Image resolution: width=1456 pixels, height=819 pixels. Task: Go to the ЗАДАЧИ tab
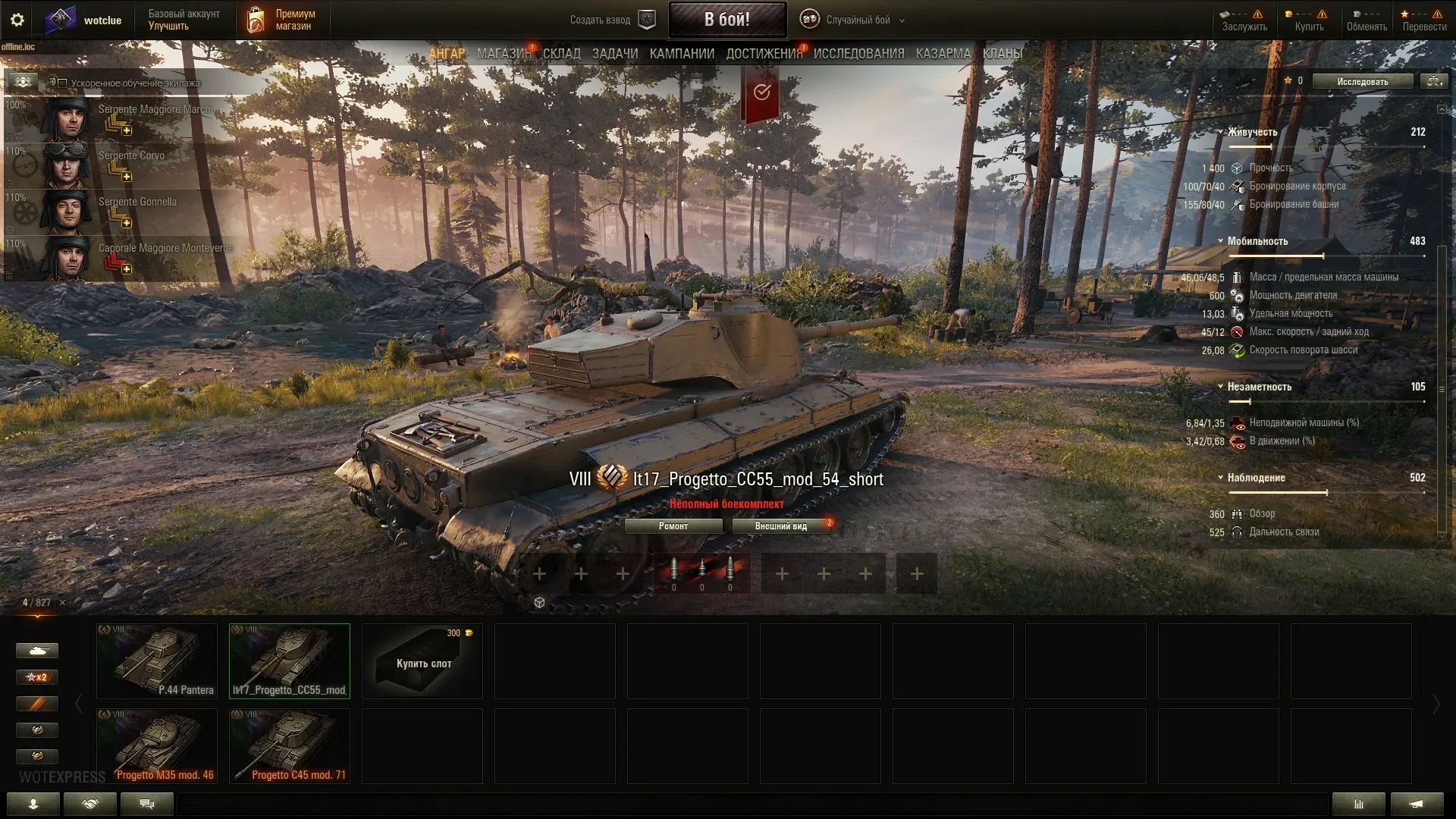coord(614,54)
